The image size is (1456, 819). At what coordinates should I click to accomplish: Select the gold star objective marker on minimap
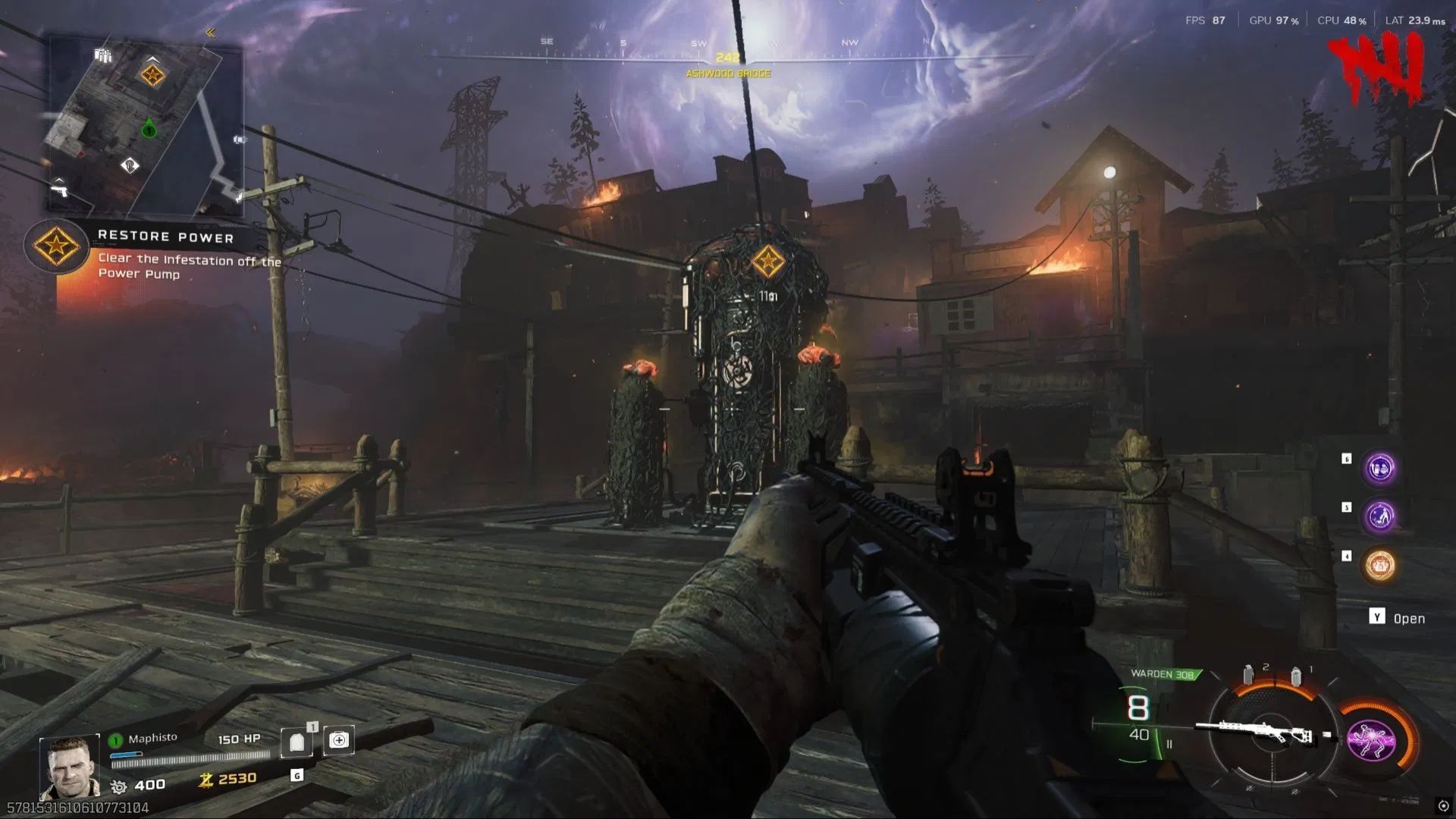pyautogui.click(x=152, y=75)
